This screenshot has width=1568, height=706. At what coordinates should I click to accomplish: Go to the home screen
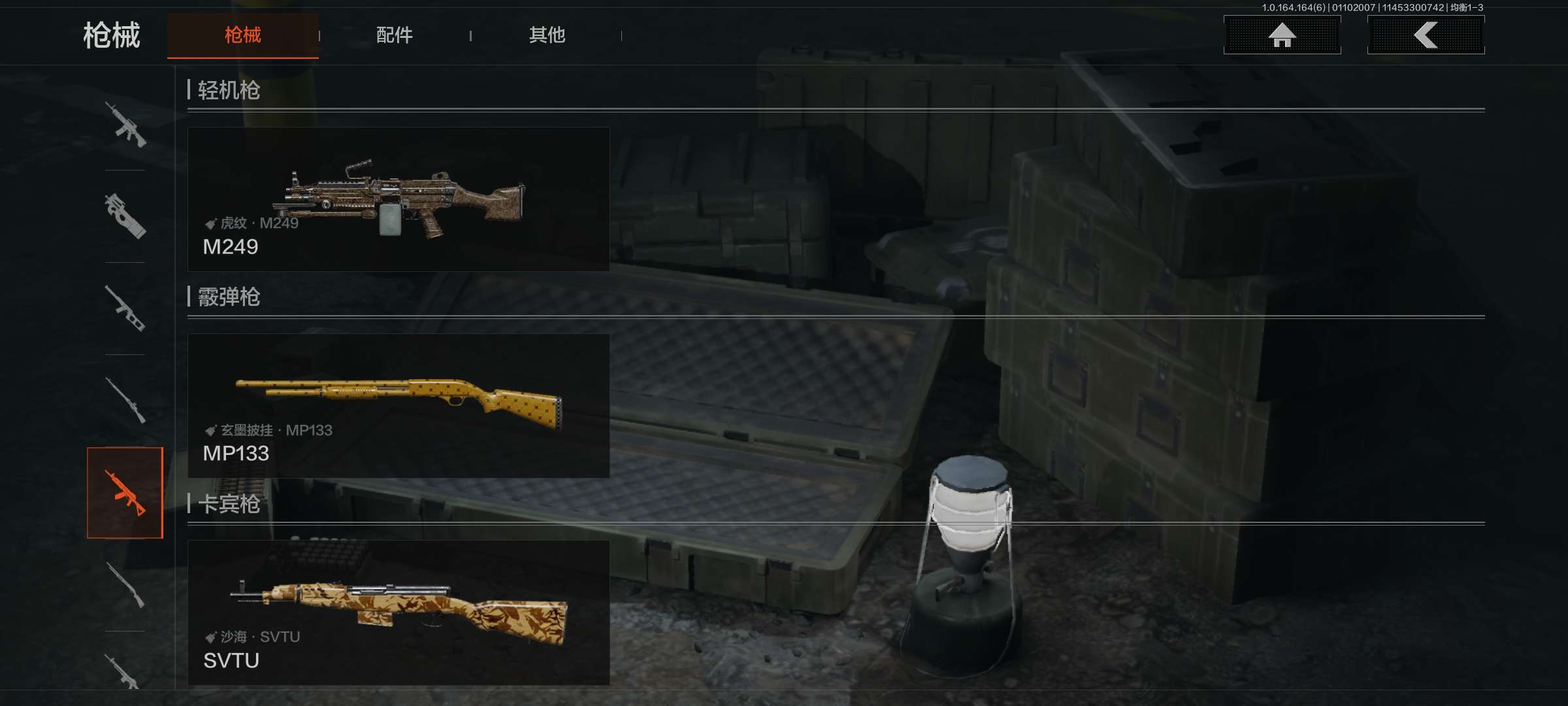point(1282,35)
